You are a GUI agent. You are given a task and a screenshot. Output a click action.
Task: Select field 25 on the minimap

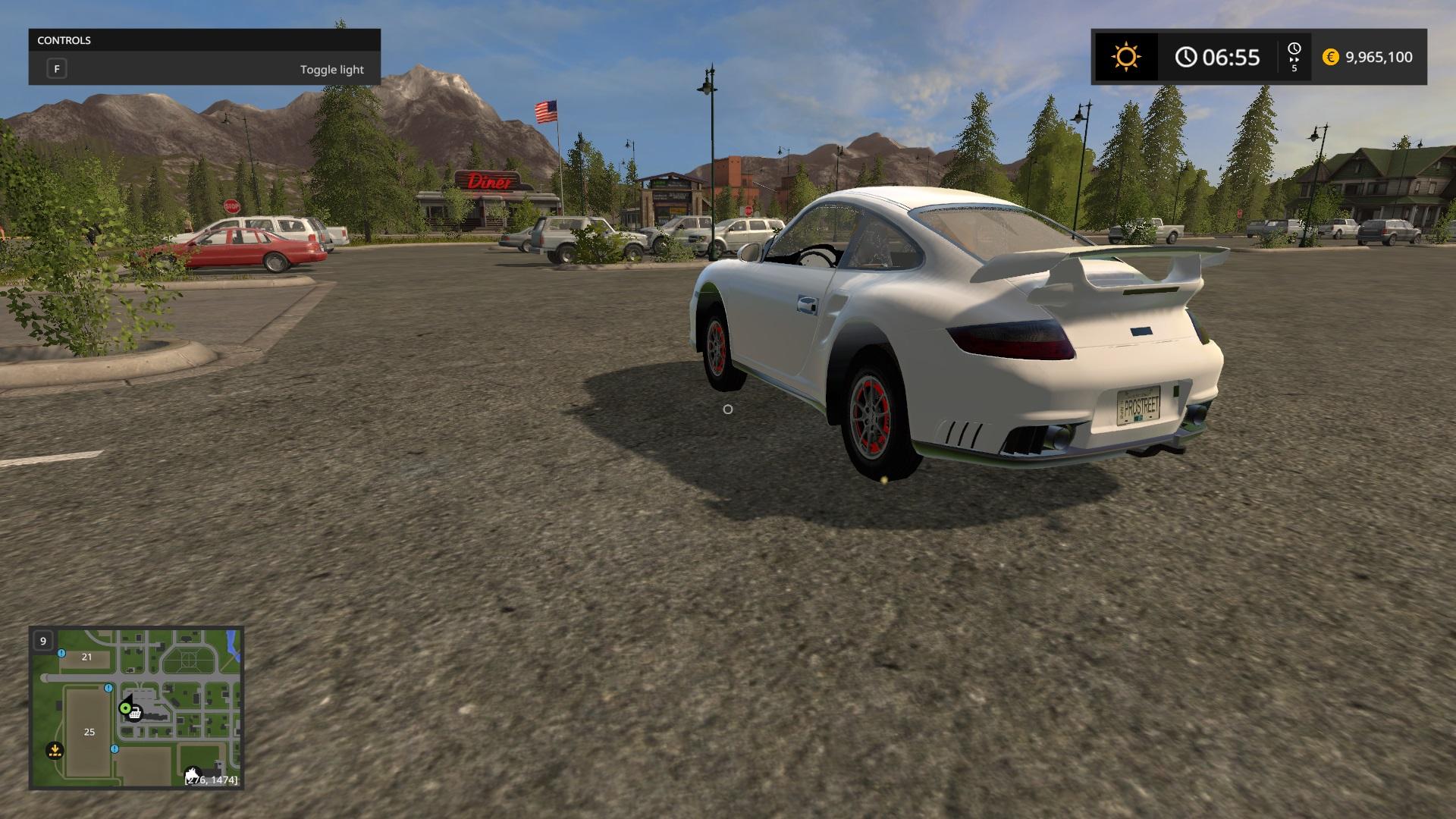89,732
